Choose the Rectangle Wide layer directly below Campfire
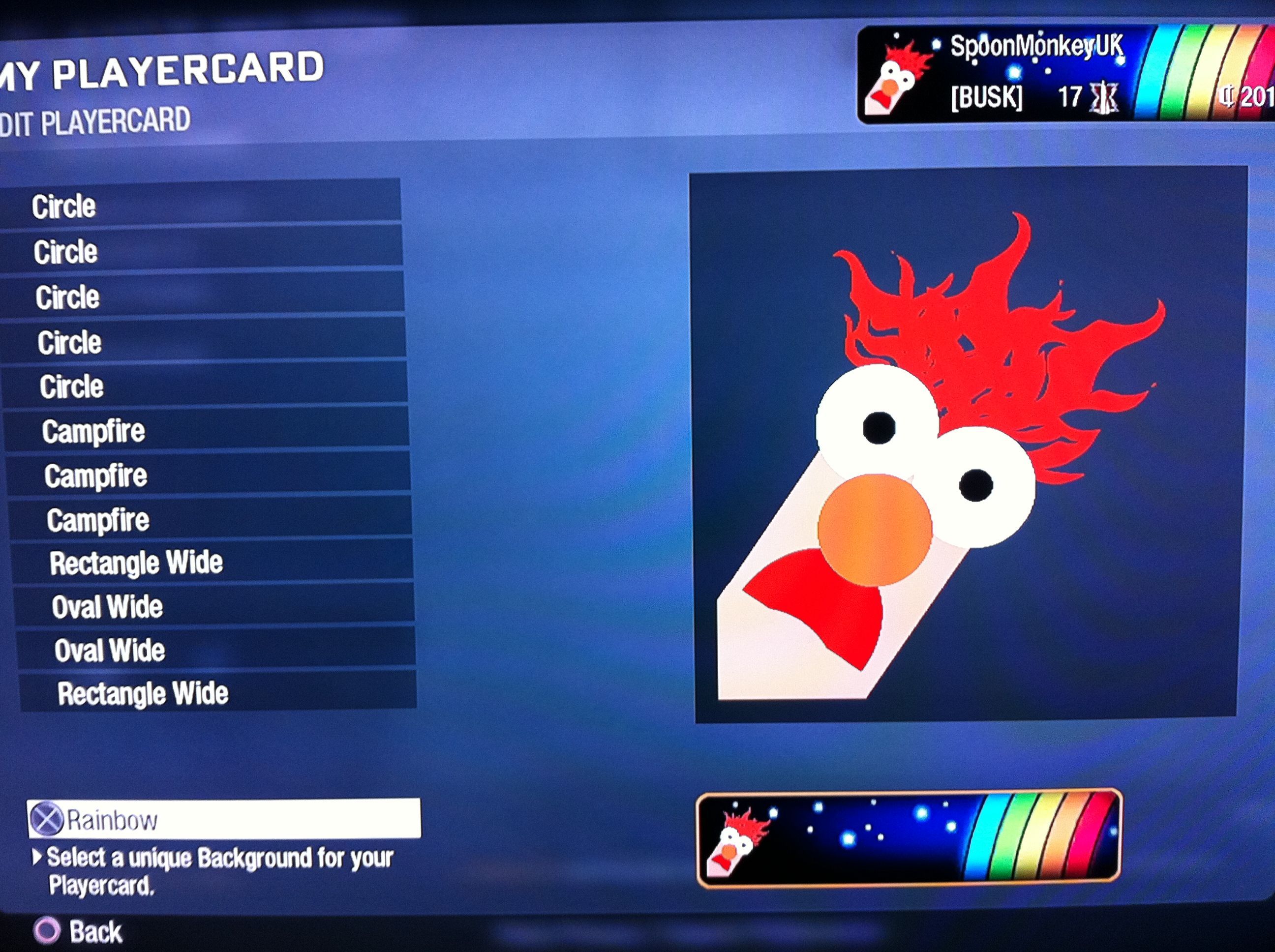This screenshot has height=952, width=1275. click(211, 562)
